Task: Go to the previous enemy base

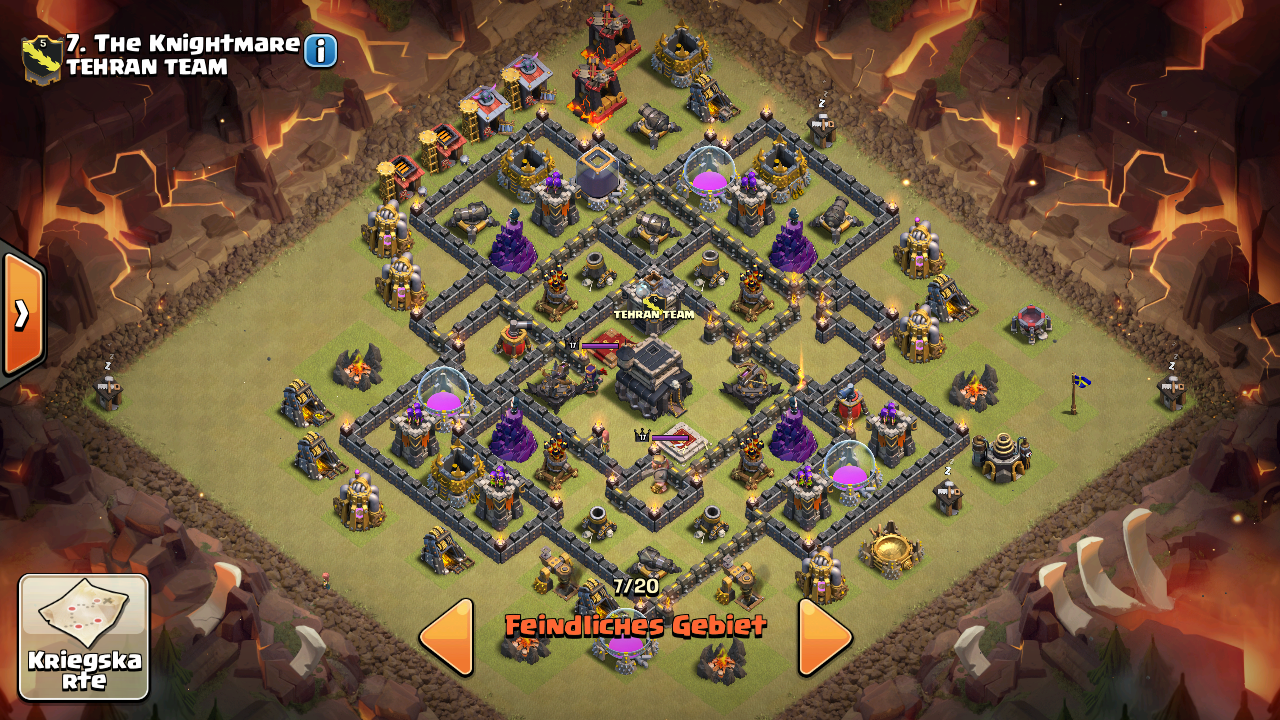Action: pos(446,637)
